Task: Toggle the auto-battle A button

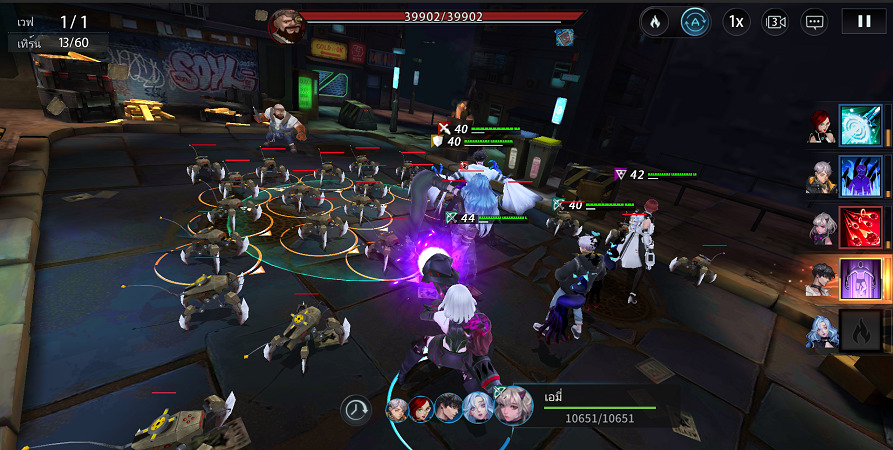Action: click(x=695, y=21)
